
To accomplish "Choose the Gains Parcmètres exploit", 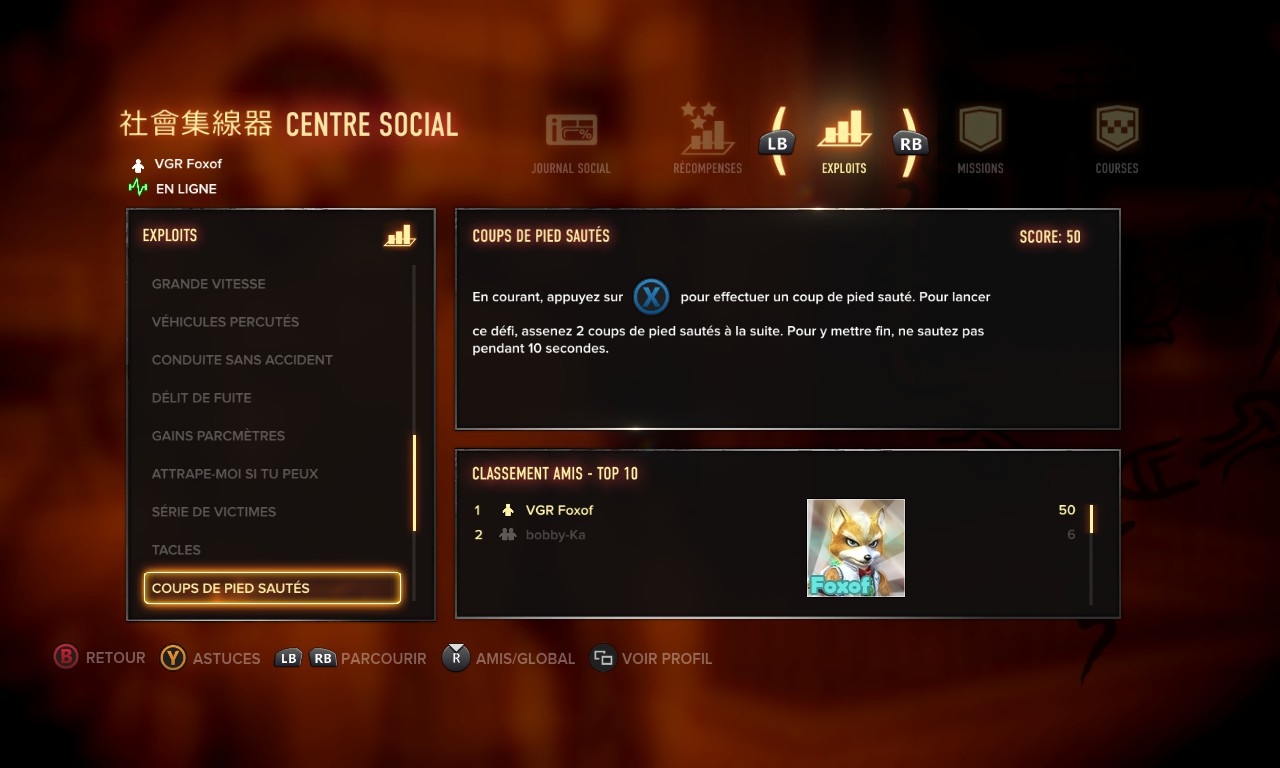I will (x=218, y=436).
